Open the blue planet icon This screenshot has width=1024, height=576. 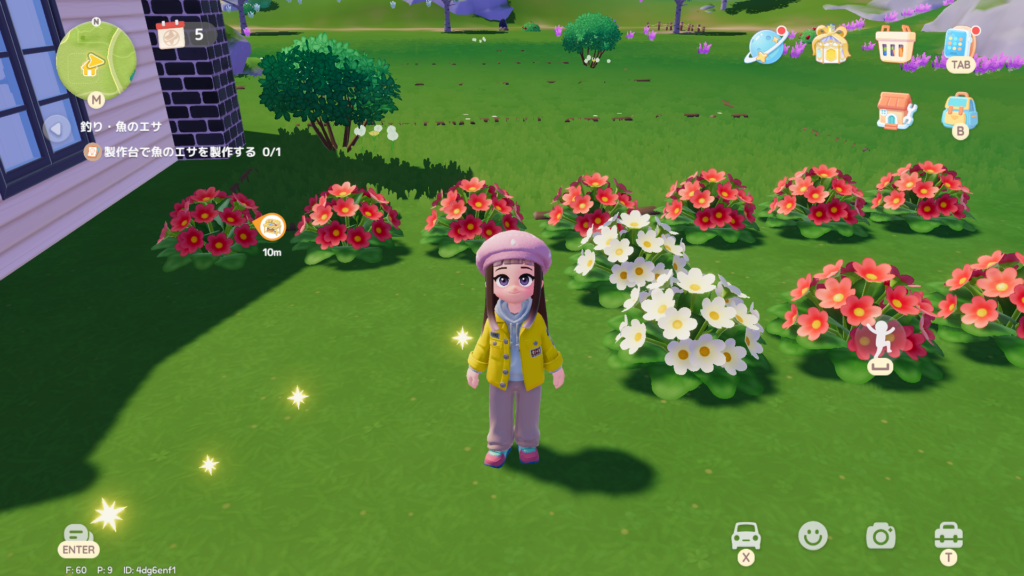[x=765, y=45]
